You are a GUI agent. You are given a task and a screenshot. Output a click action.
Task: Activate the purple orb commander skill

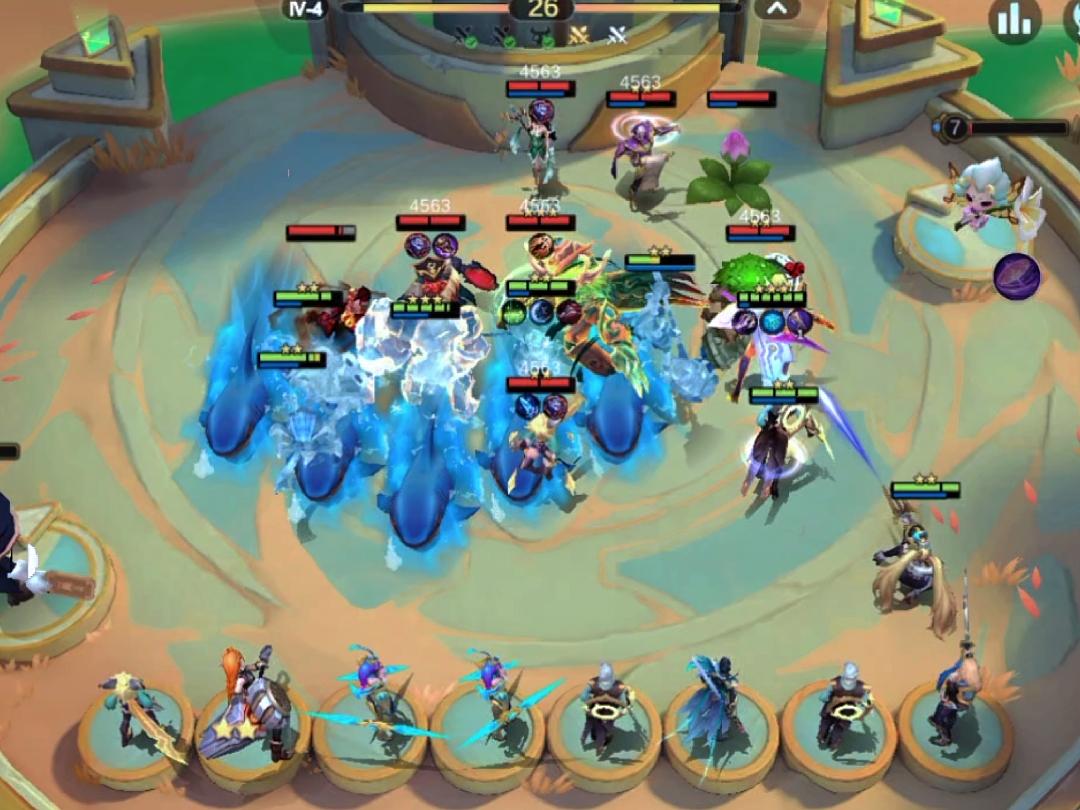click(x=1016, y=276)
